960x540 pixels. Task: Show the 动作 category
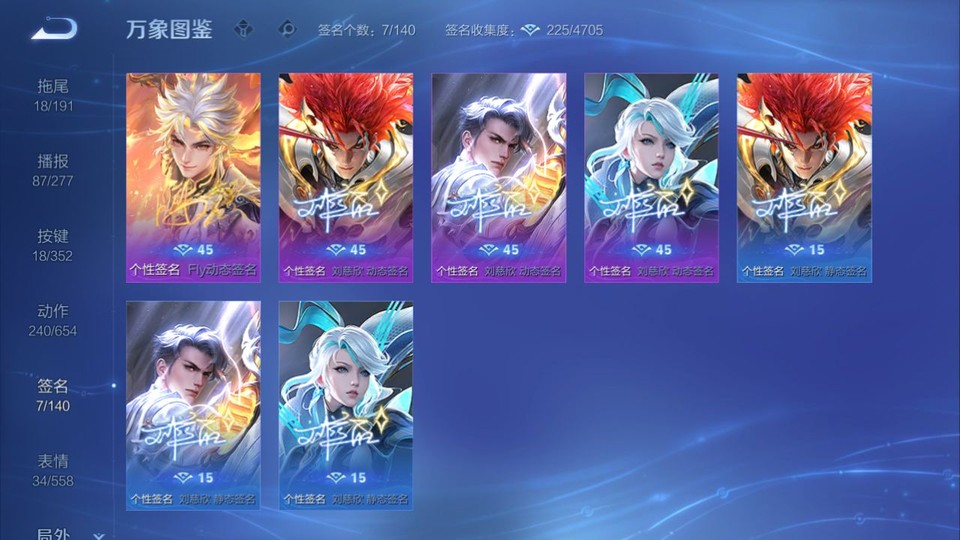(x=53, y=320)
